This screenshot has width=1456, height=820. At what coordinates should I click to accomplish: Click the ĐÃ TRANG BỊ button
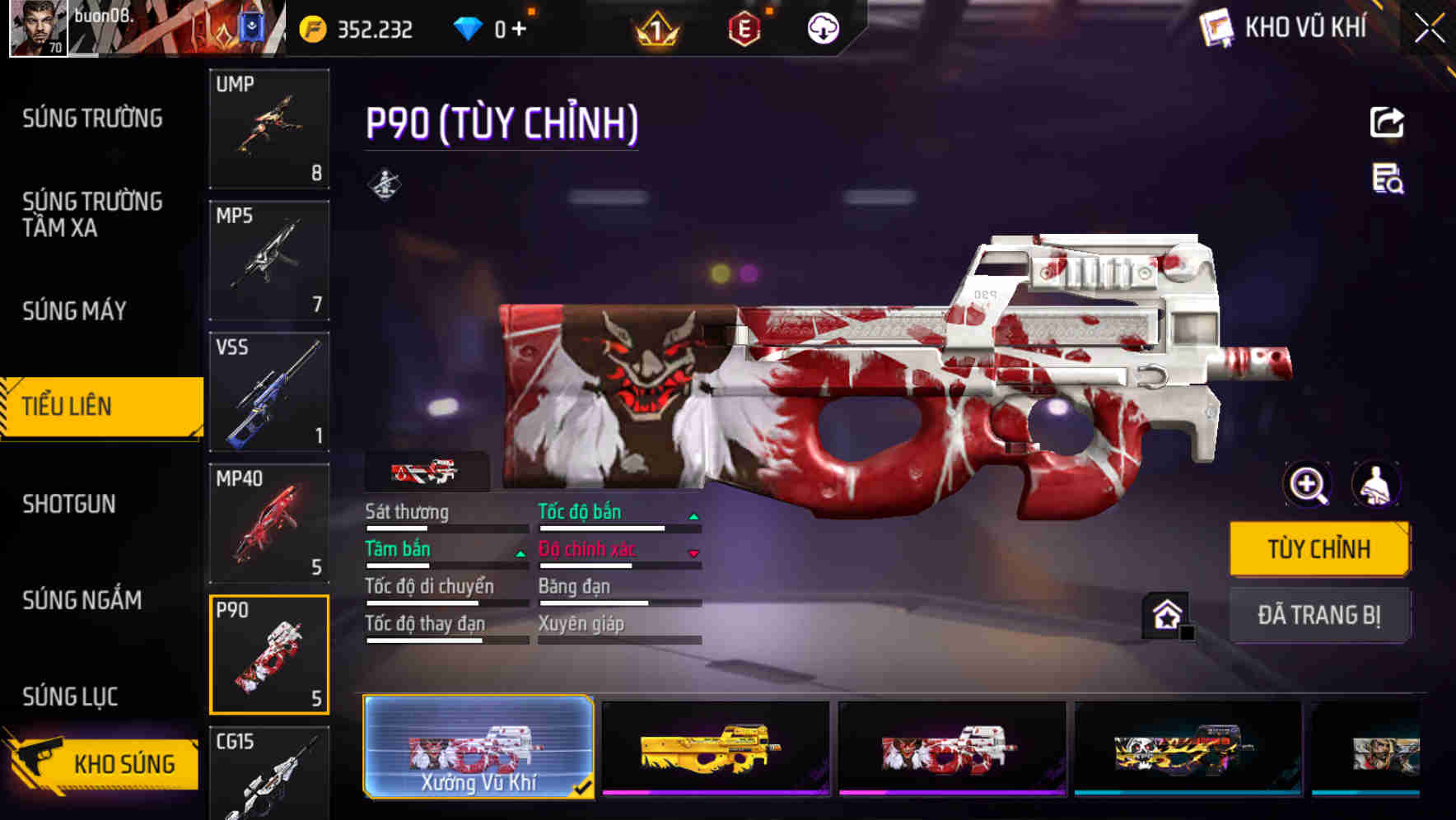1319,615
